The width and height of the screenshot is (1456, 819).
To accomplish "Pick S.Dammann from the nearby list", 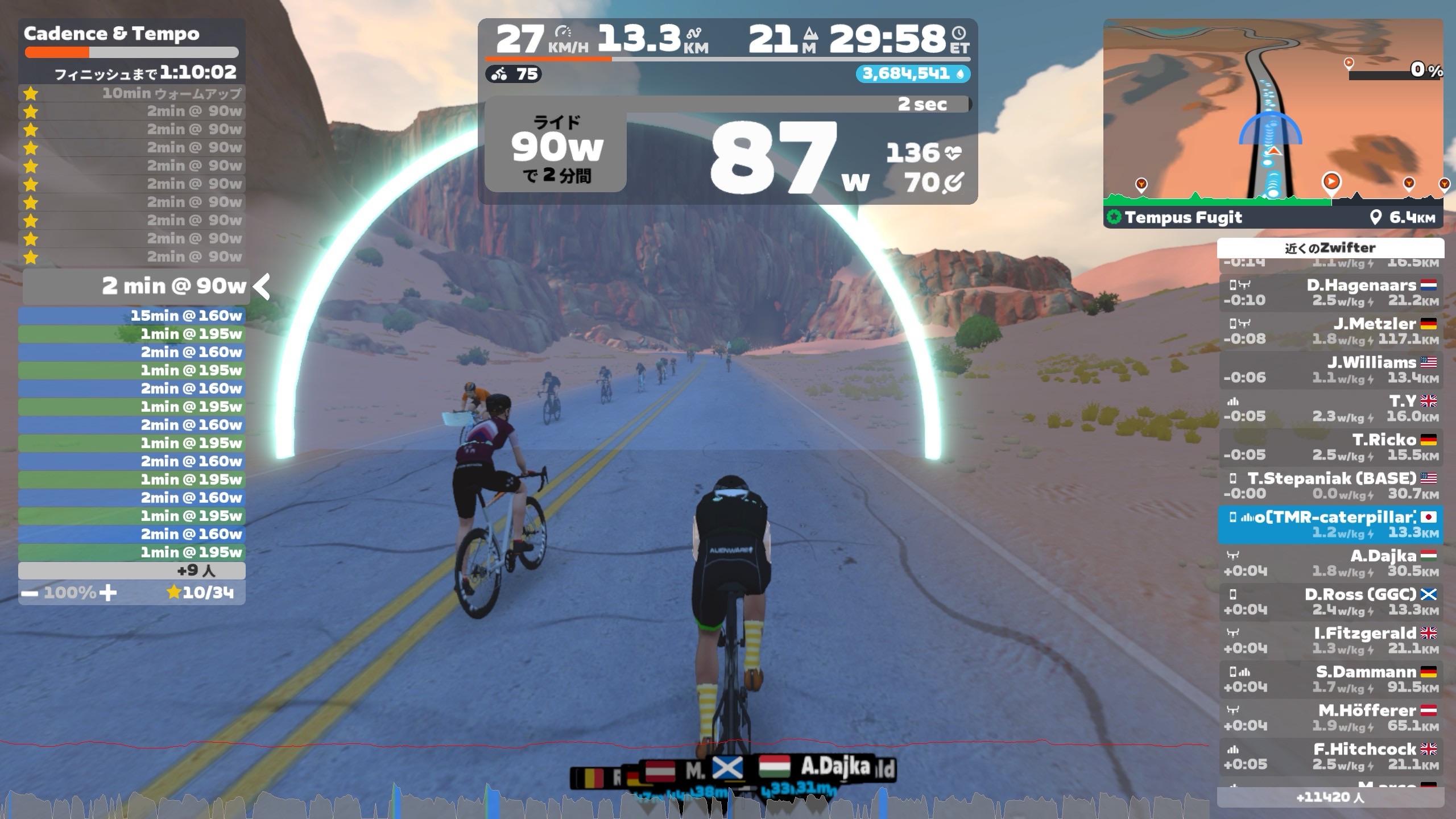I will [1330, 679].
